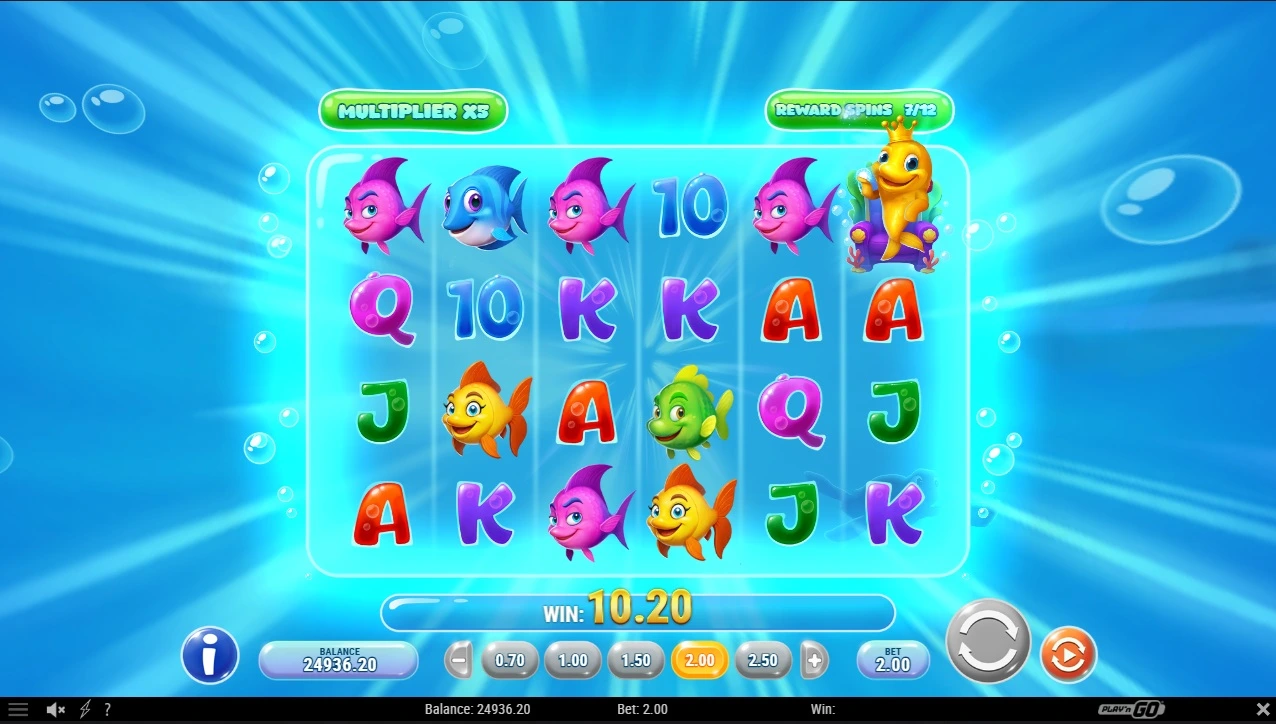Toggle the sound speaker icon
The height and width of the screenshot is (724, 1276).
56,710
